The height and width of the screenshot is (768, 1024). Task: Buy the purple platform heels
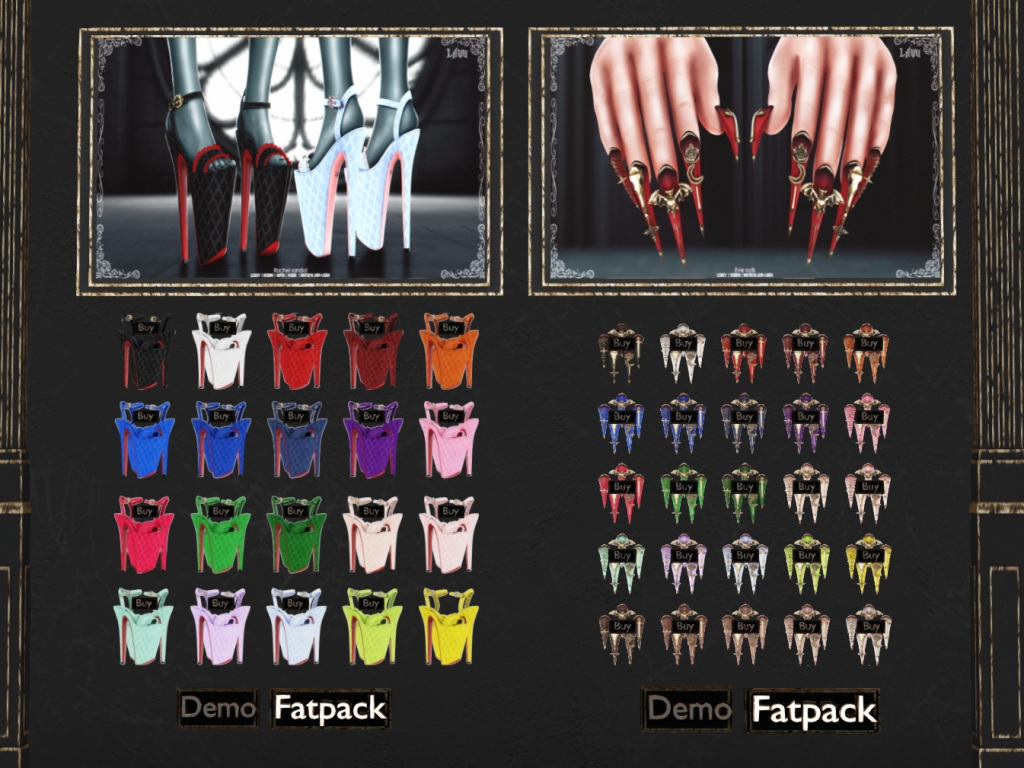372,416
